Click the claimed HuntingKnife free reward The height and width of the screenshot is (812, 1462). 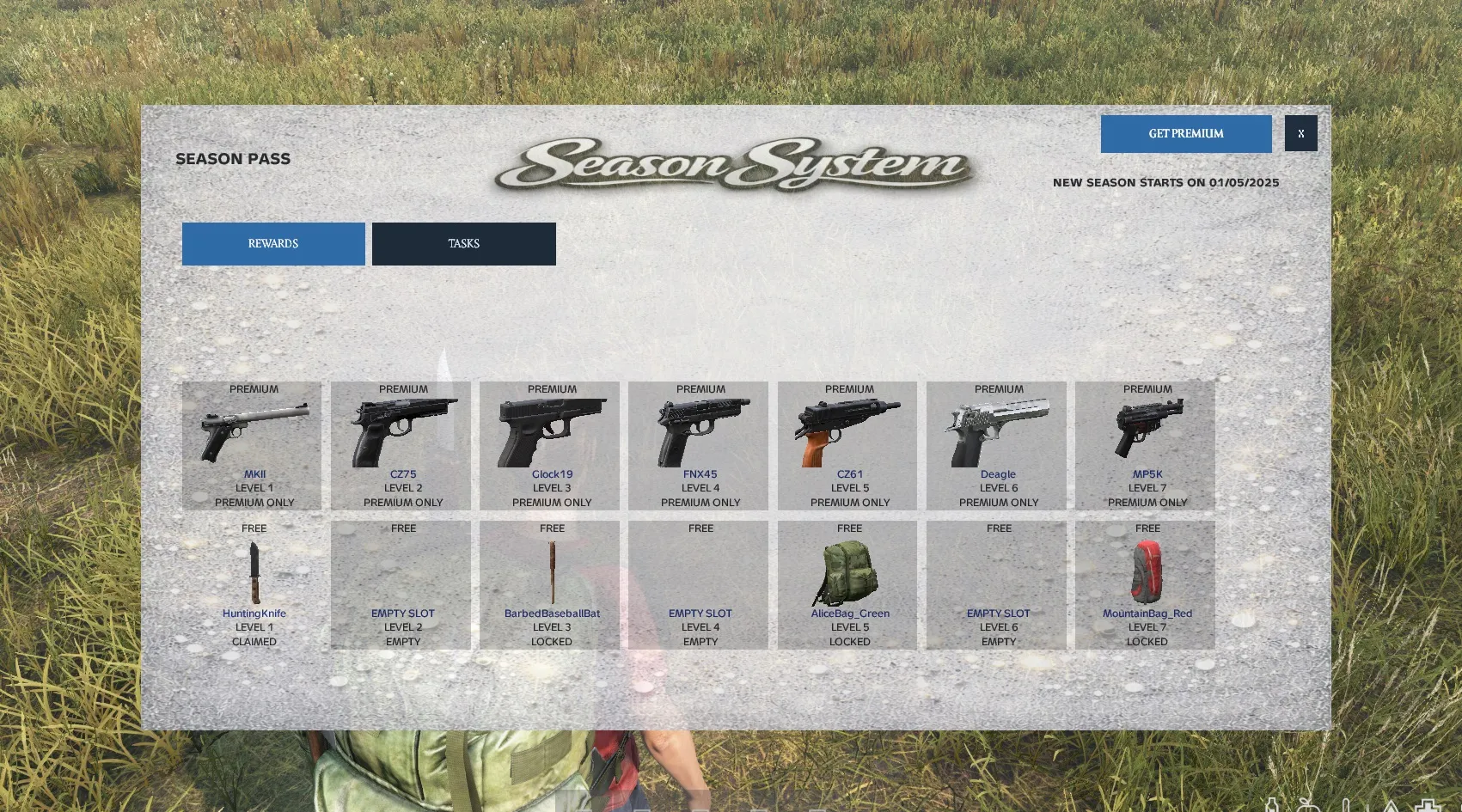pyautogui.click(x=252, y=584)
